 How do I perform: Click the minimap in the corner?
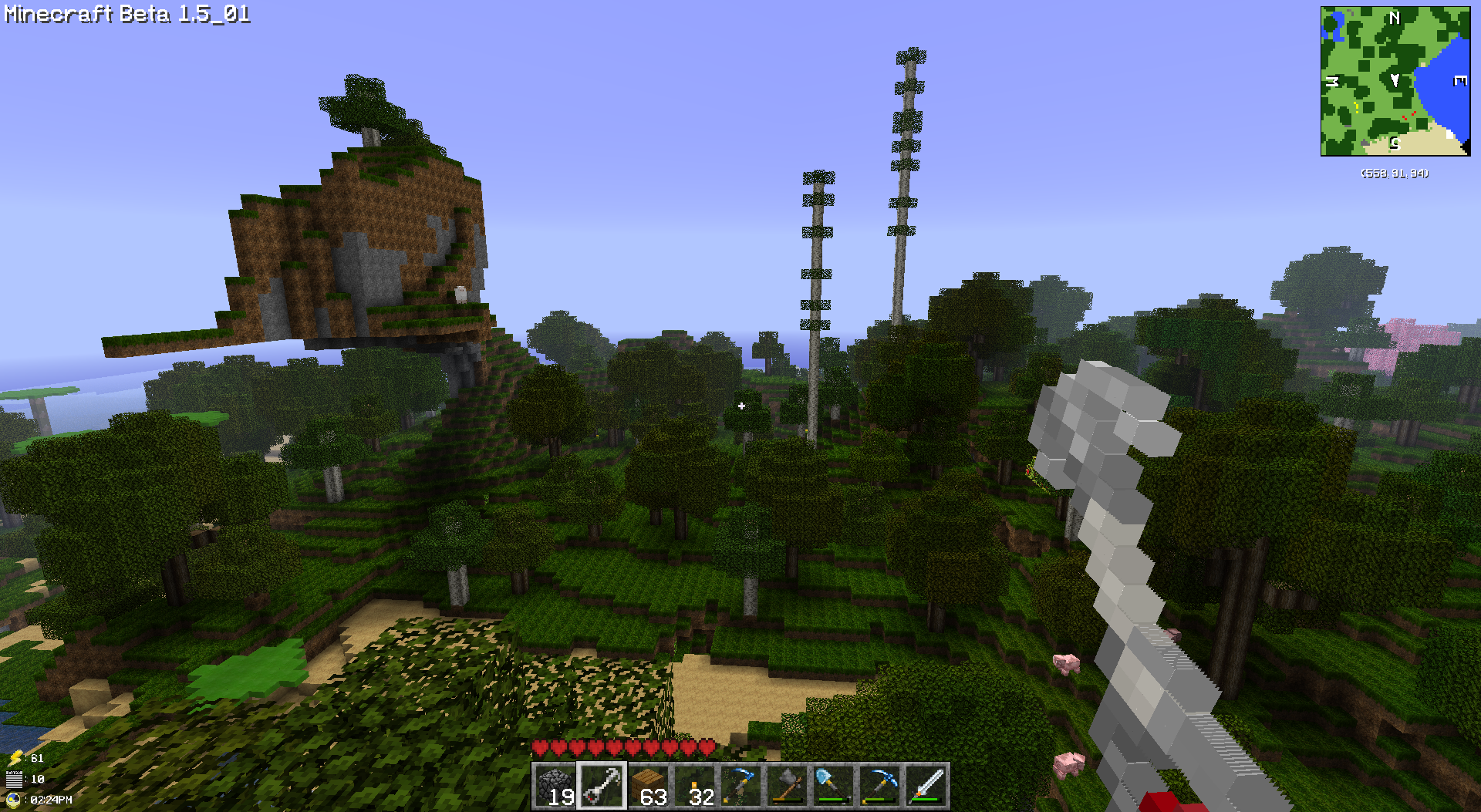tap(1395, 81)
